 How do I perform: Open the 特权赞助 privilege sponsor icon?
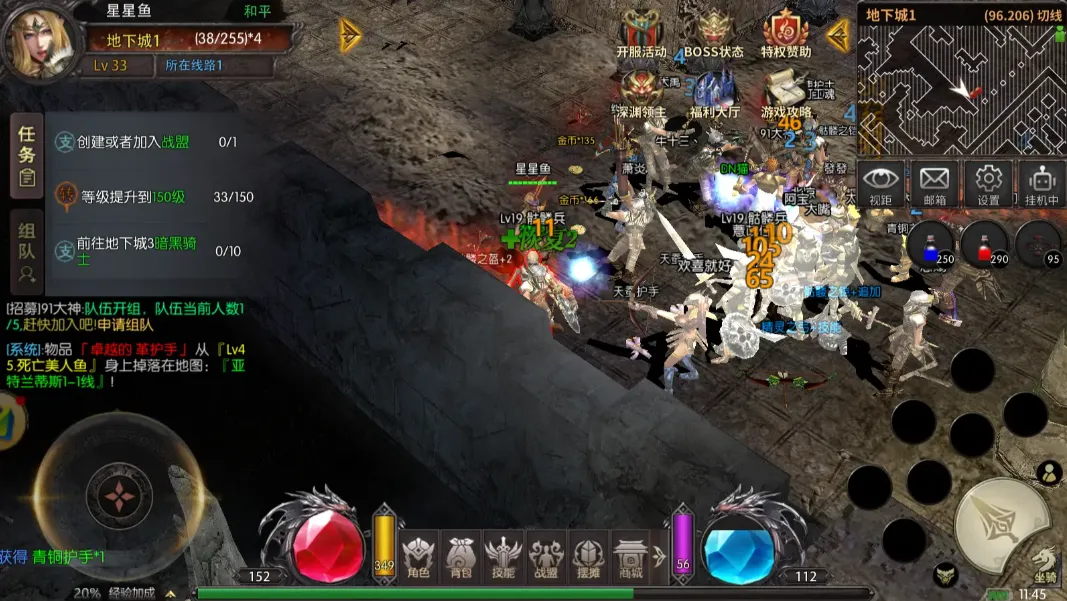point(786,33)
